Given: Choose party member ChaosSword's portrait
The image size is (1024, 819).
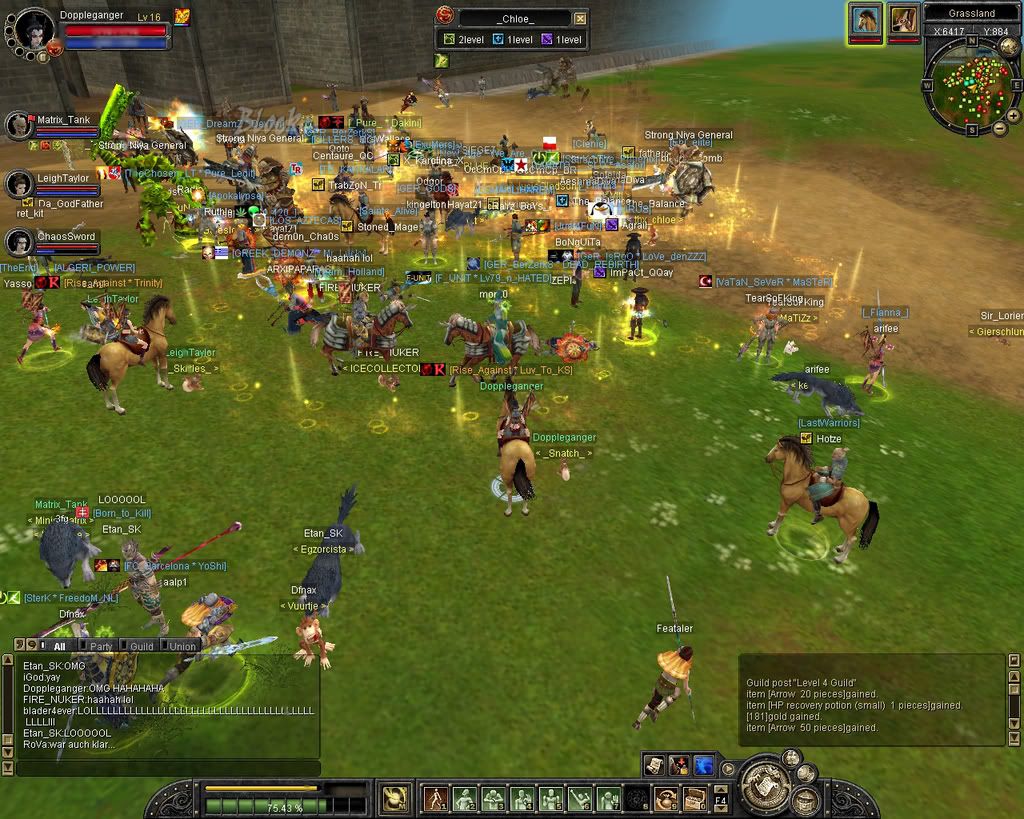Looking at the screenshot, I should click(x=20, y=242).
